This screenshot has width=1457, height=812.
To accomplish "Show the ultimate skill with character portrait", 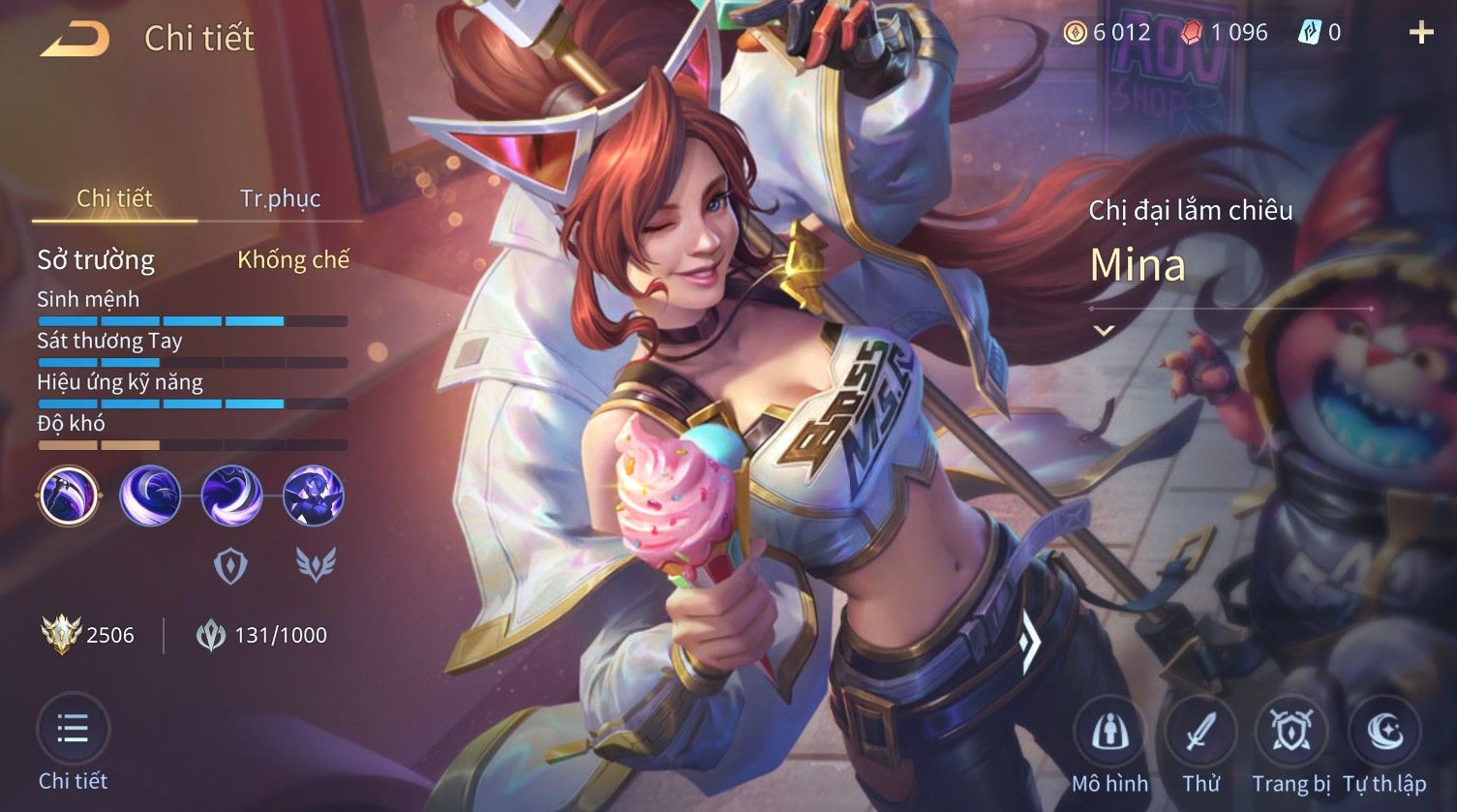I will (x=313, y=496).
